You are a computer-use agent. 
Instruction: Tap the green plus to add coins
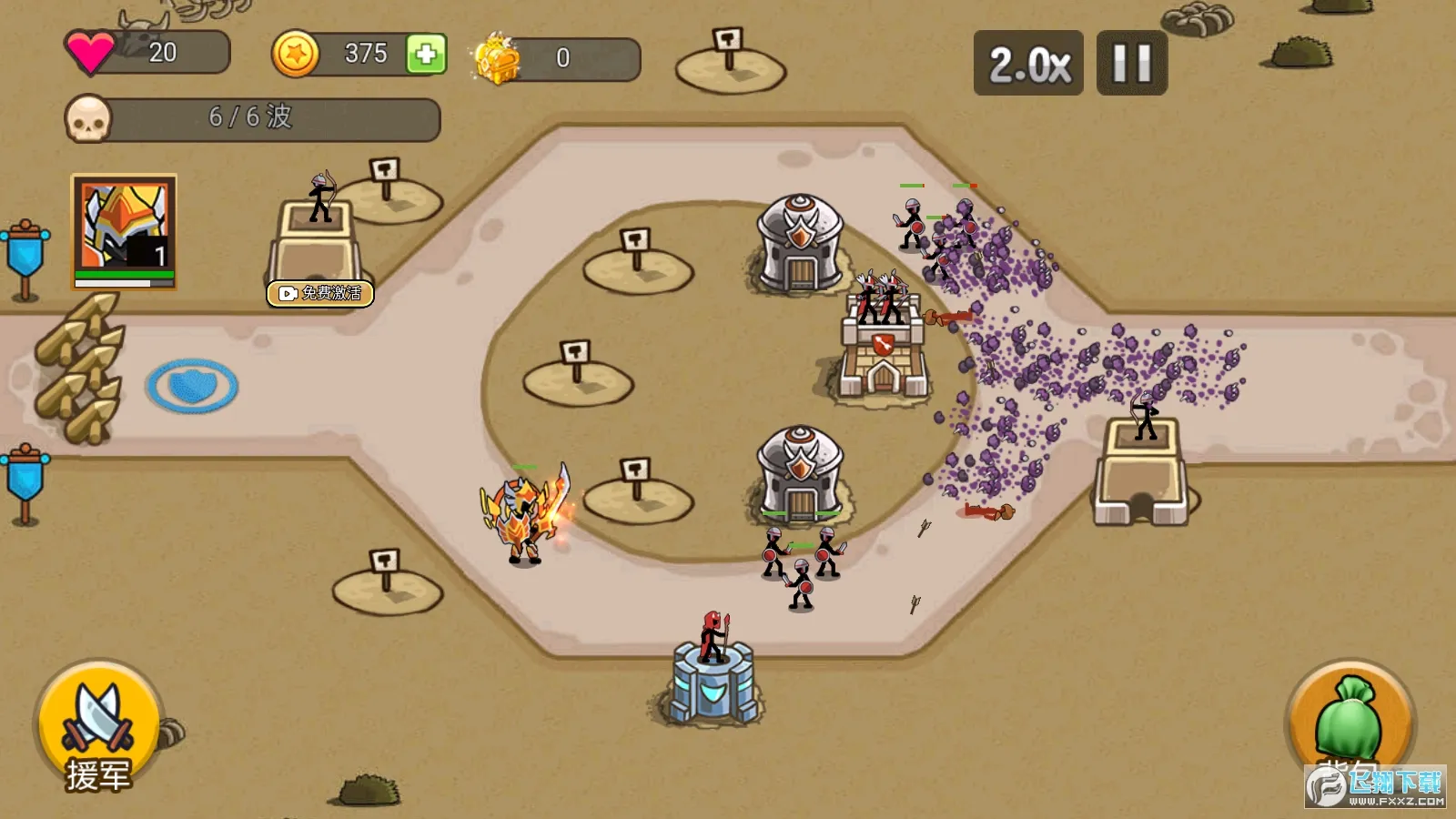[426, 55]
